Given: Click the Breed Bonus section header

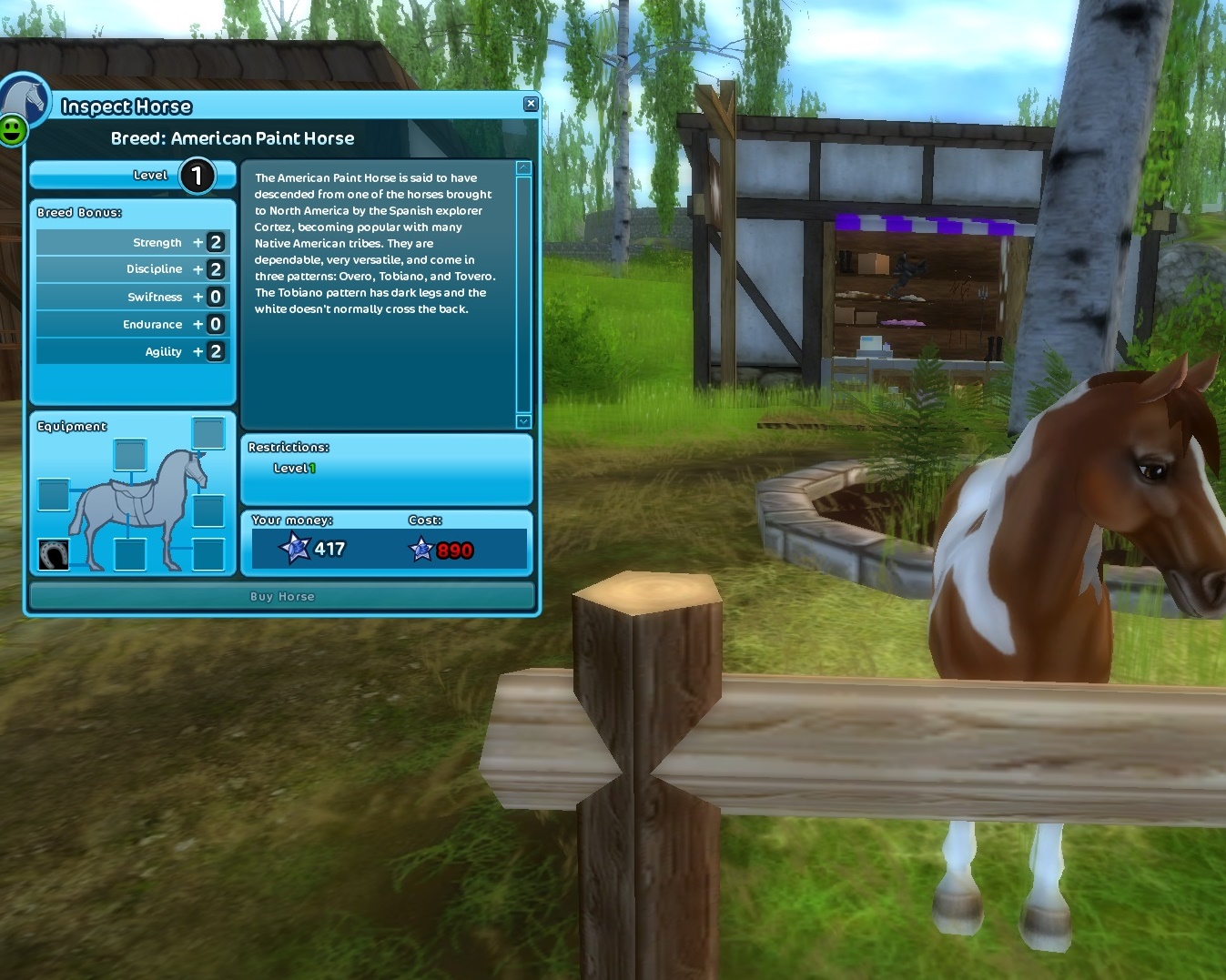Looking at the screenshot, I should pyautogui.click(x=77, y=212).
